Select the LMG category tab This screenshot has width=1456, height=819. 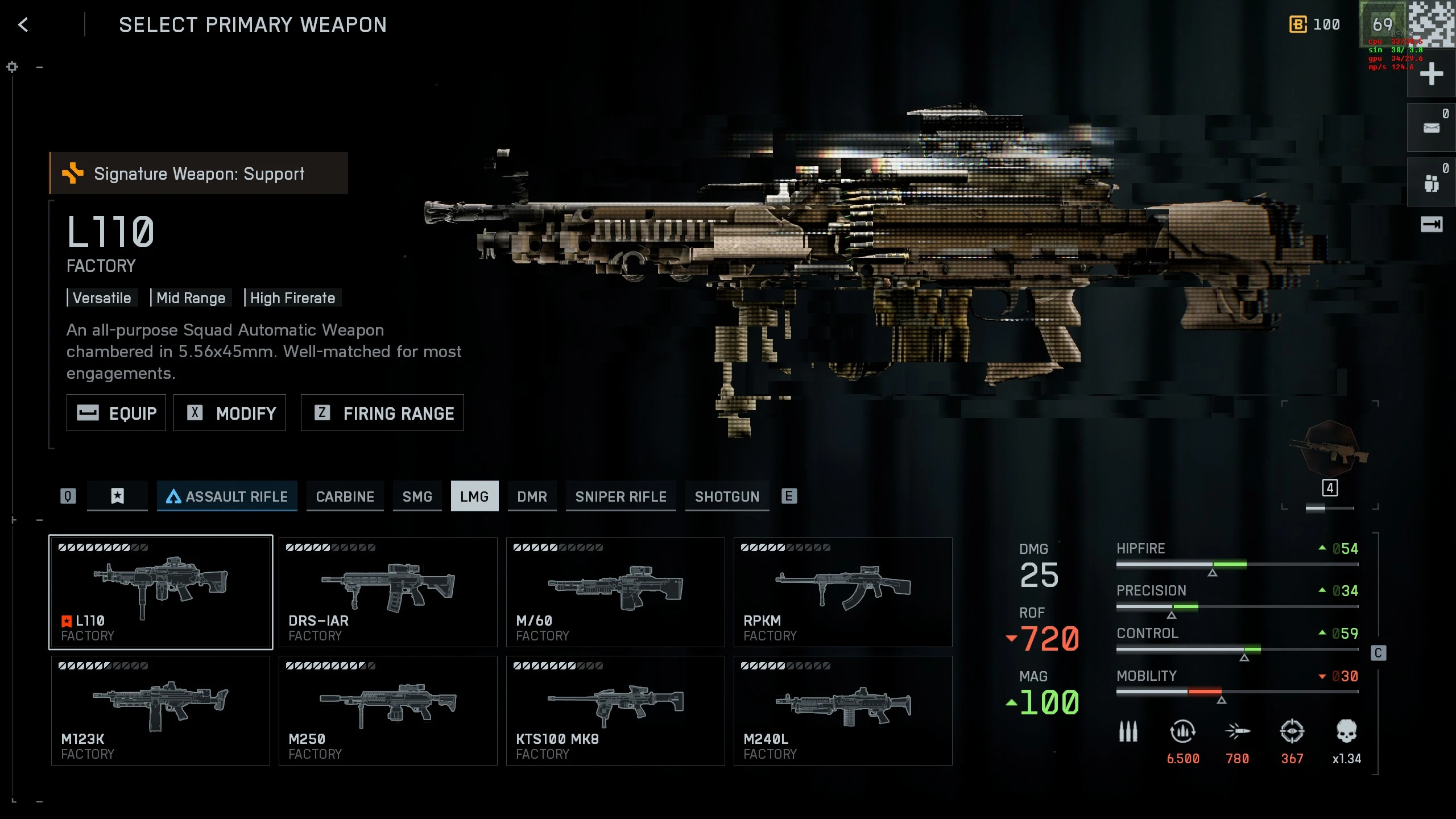[474, 497]
